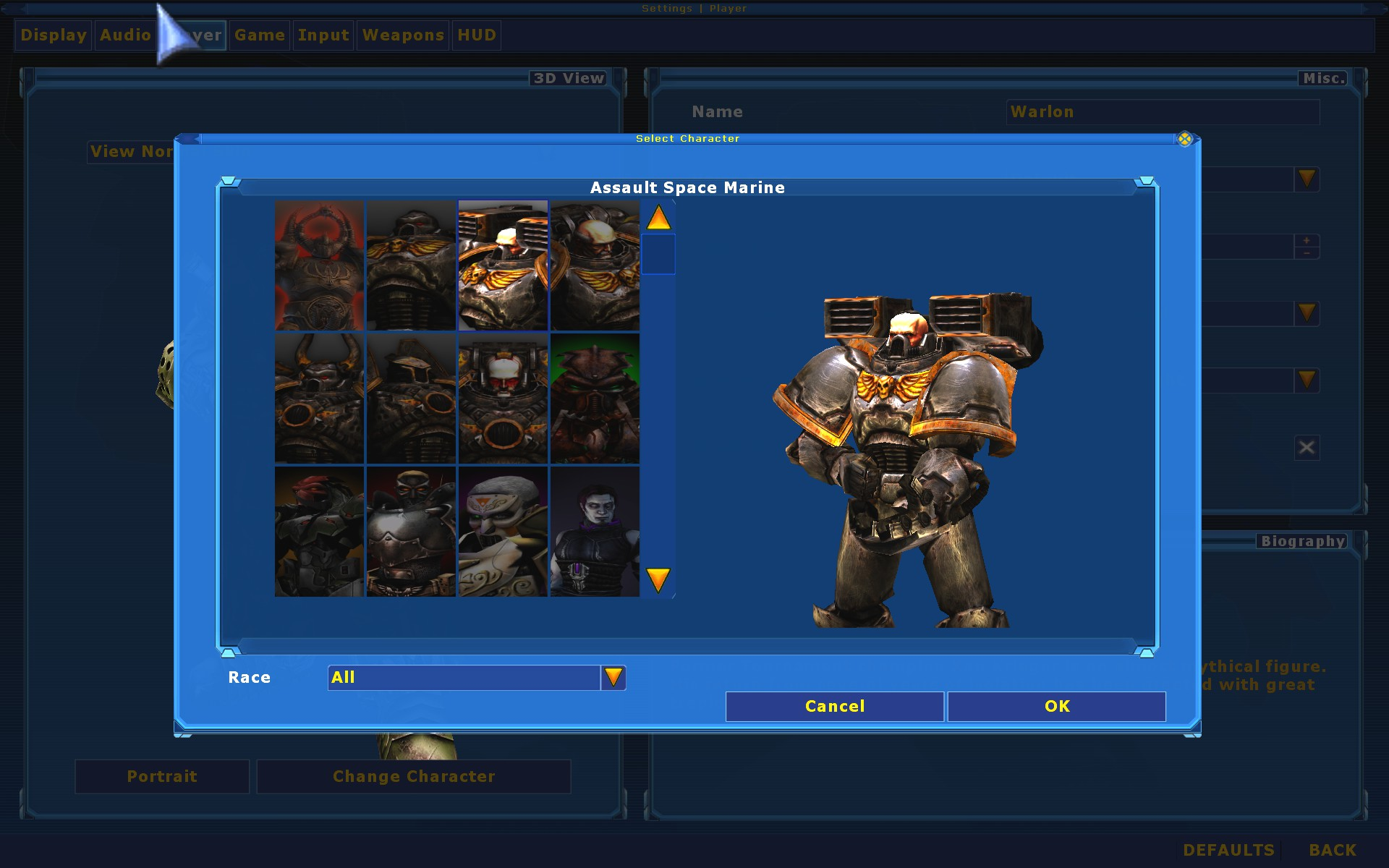Edit the player name field showing Warlon
Screen dimensions: 1389x868
point(1161,112)
